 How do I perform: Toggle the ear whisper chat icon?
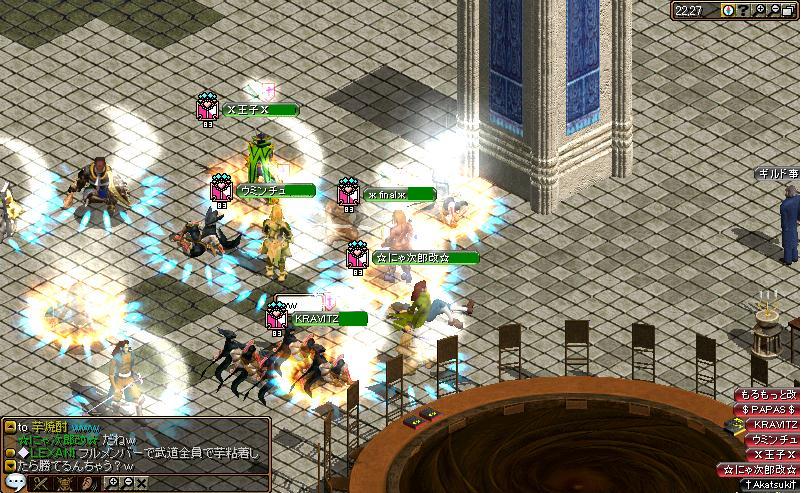tap(88, 484)
